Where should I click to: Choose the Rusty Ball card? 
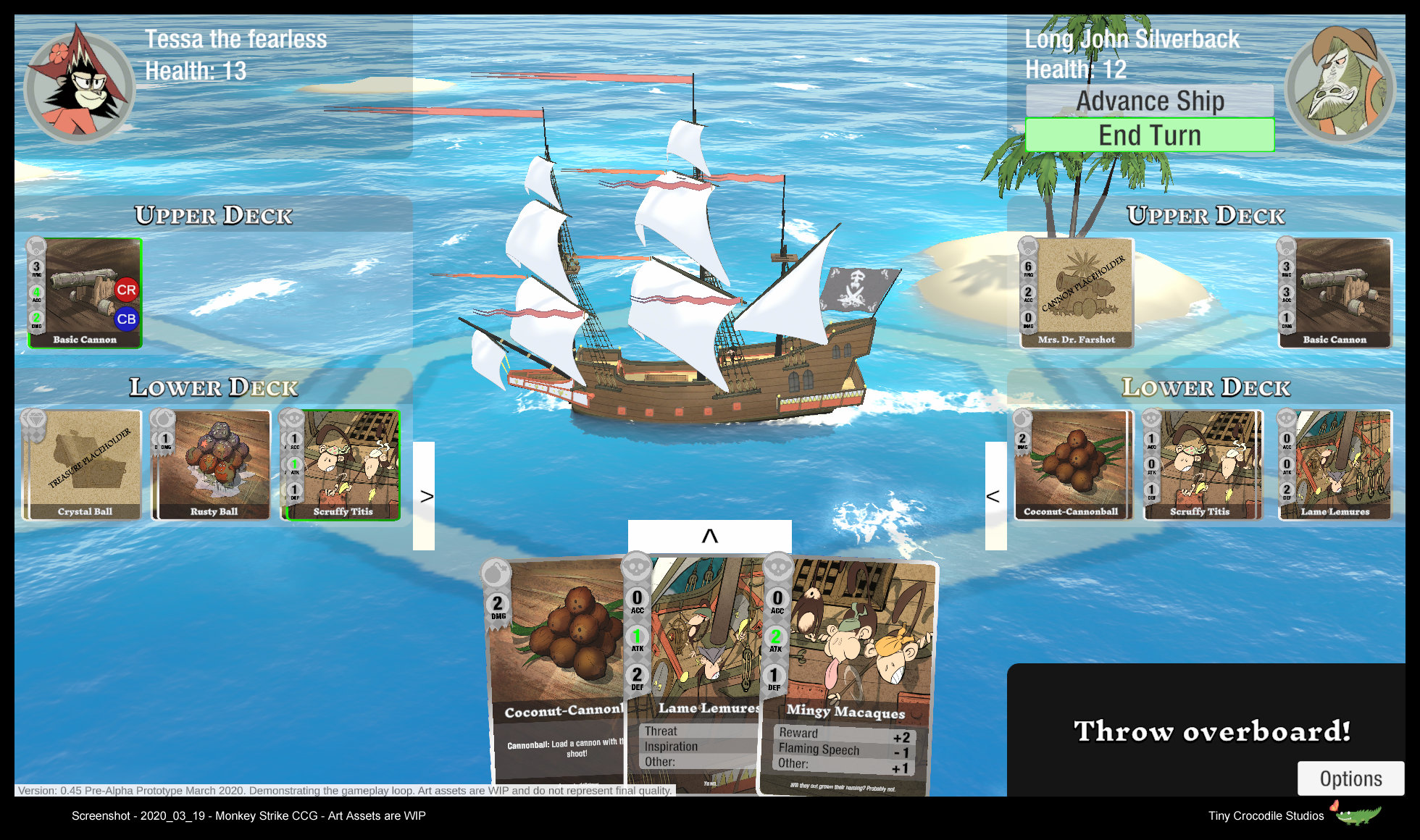tap(212, 465)
